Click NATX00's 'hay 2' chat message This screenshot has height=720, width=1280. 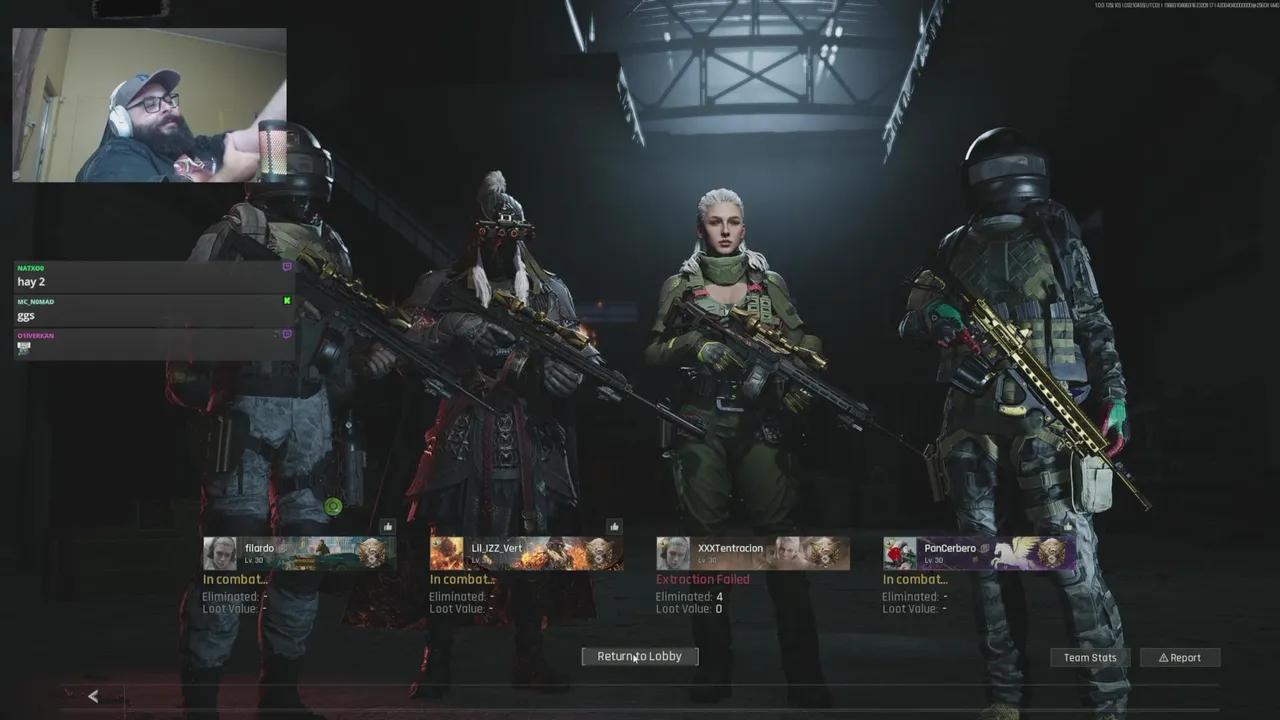pyautogui.click(x=30, y=281)
